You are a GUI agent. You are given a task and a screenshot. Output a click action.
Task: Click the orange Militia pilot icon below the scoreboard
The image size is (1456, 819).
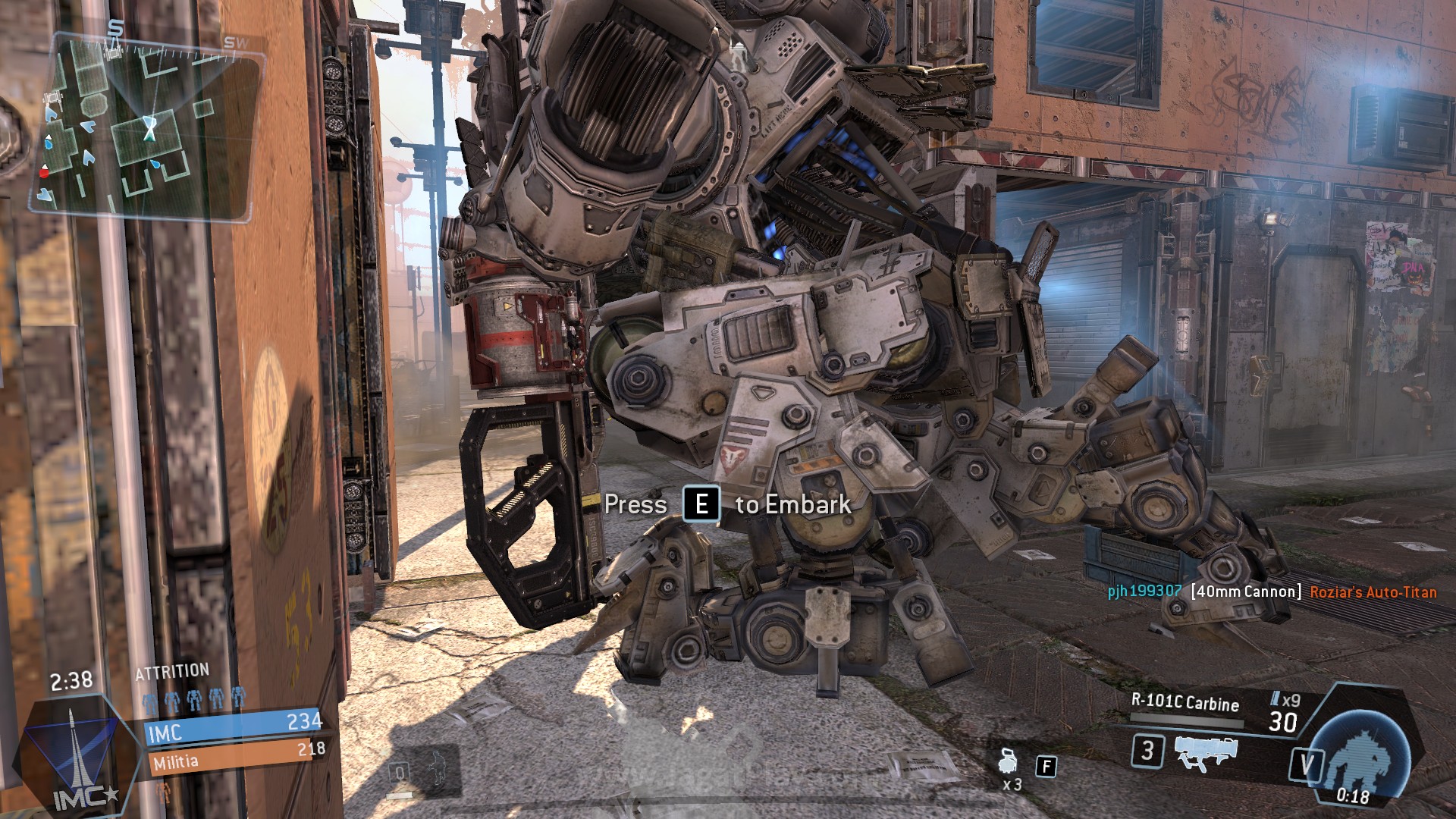165,795
